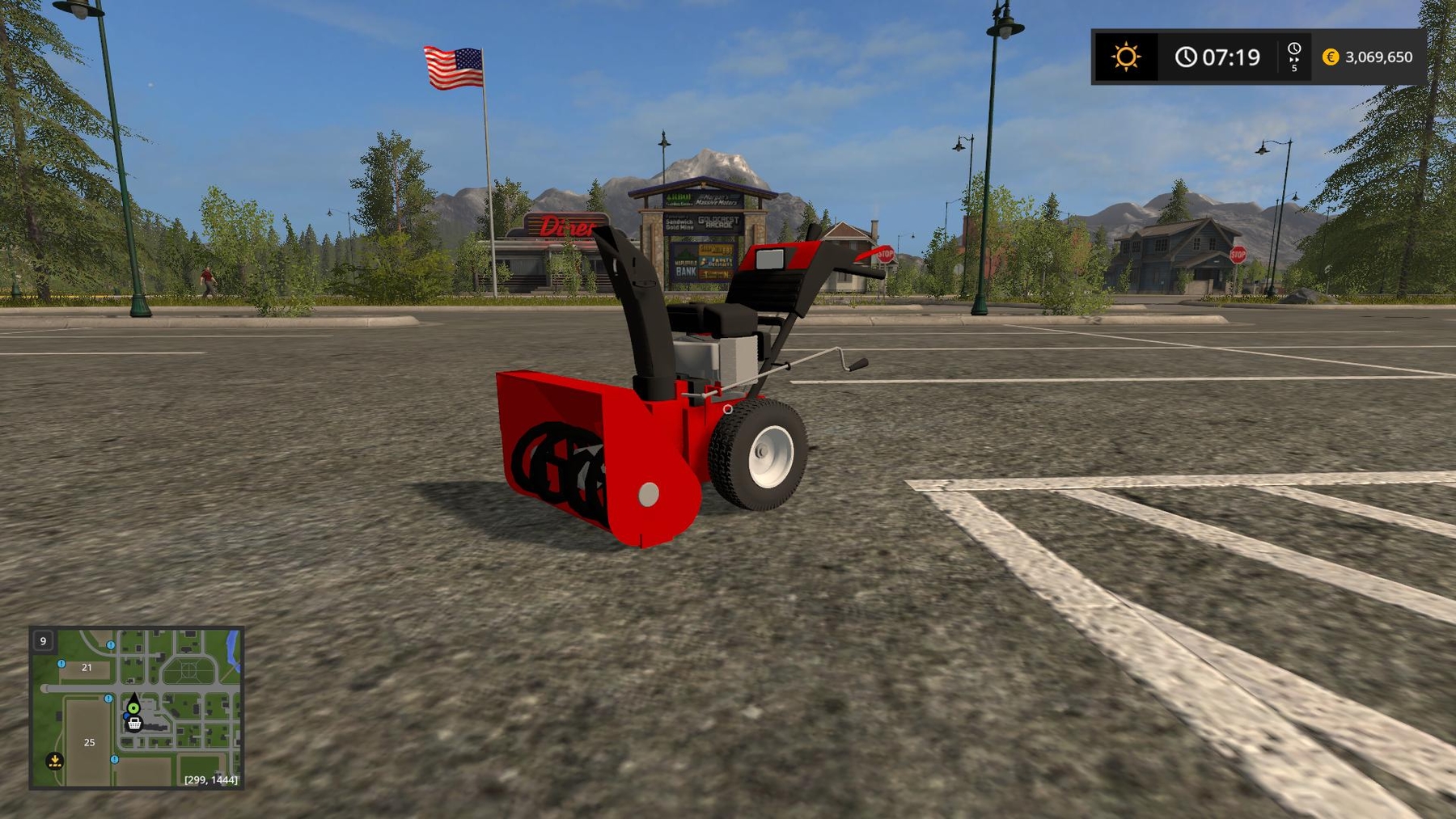Click the yellow Euro coin icon
This screenshot has height=819, width=1456.
point(1330,57)
